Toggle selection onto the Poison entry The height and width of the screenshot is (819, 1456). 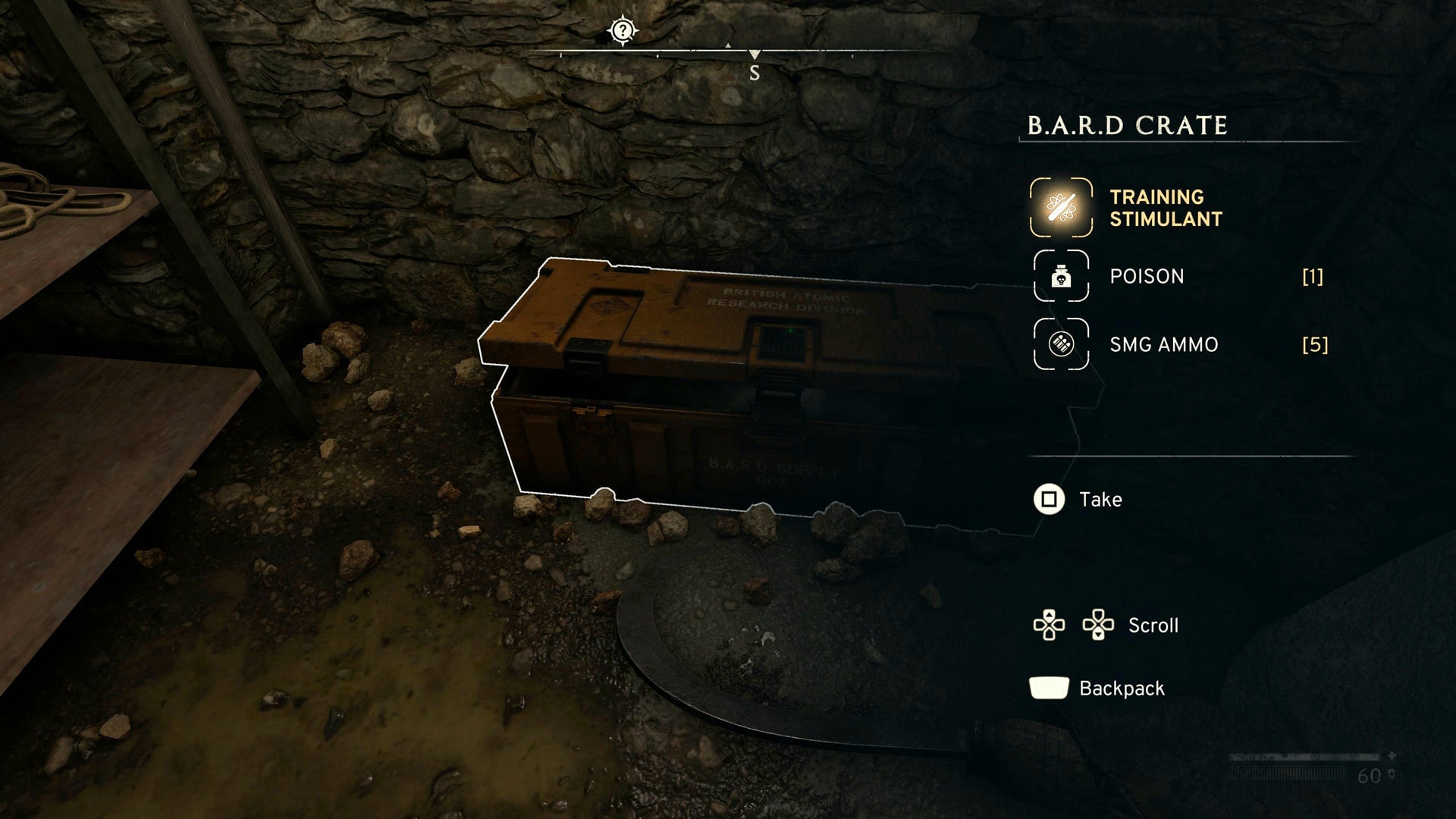coord(1146,276)
